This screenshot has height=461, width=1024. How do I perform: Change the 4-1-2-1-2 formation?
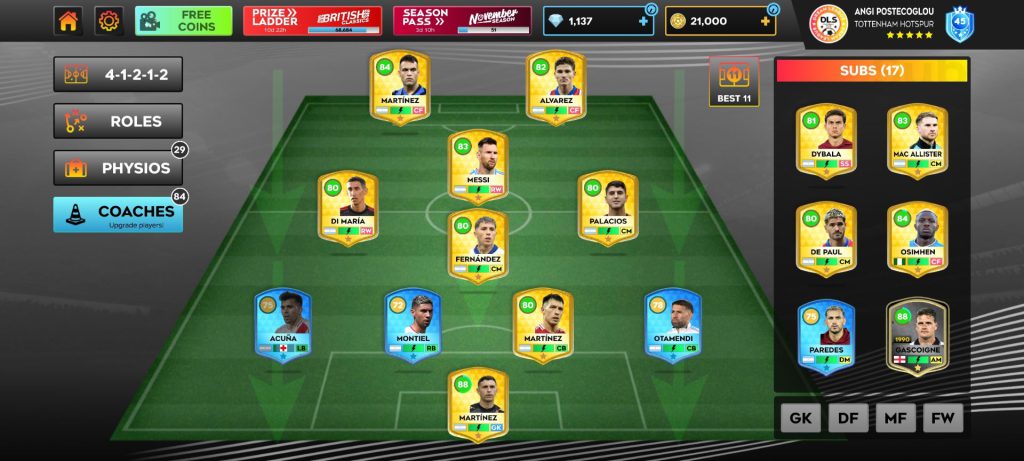coord(118,74)
